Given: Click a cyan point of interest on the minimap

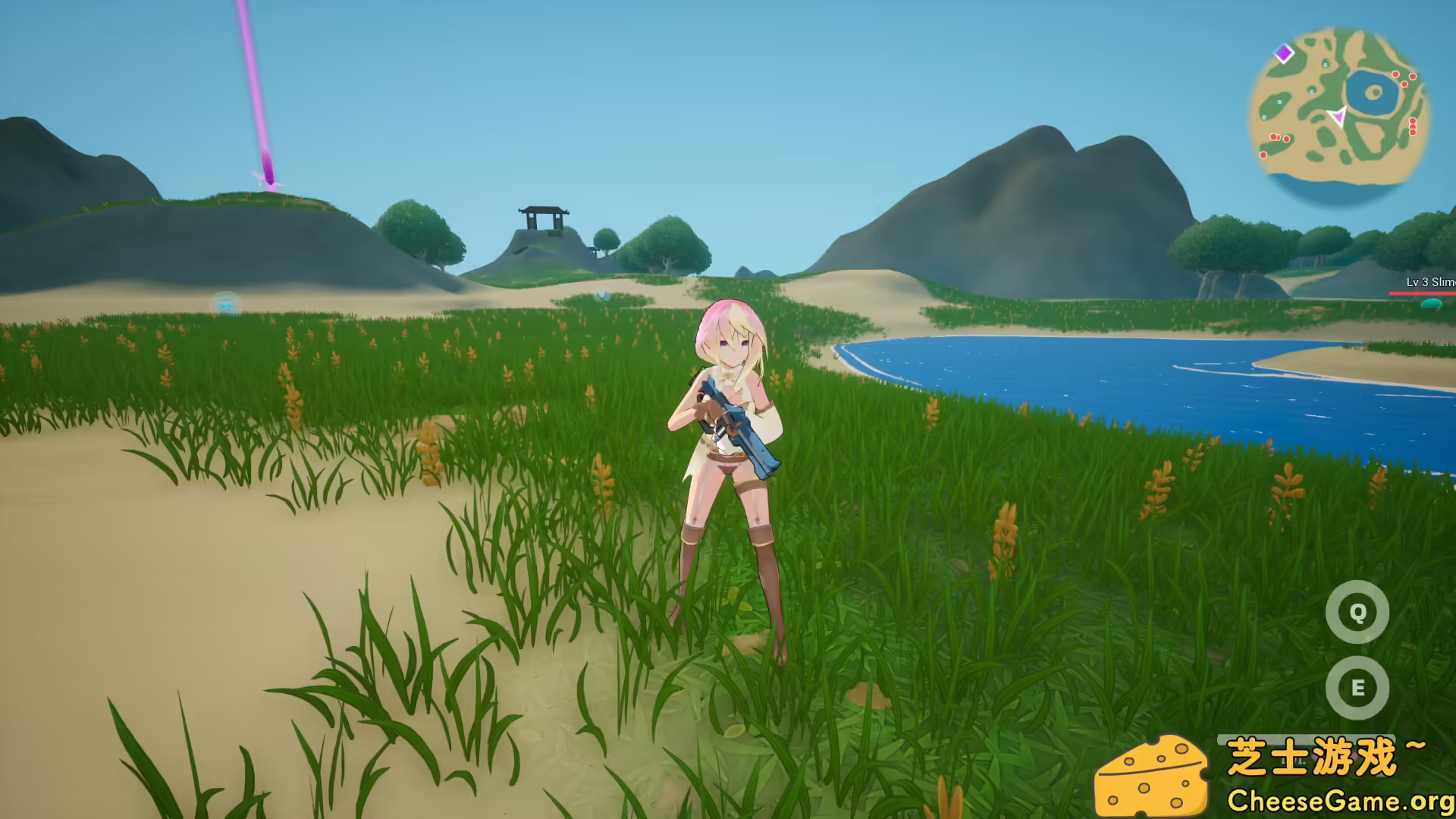Looking at the screenshot, I should pos(1312,92).
